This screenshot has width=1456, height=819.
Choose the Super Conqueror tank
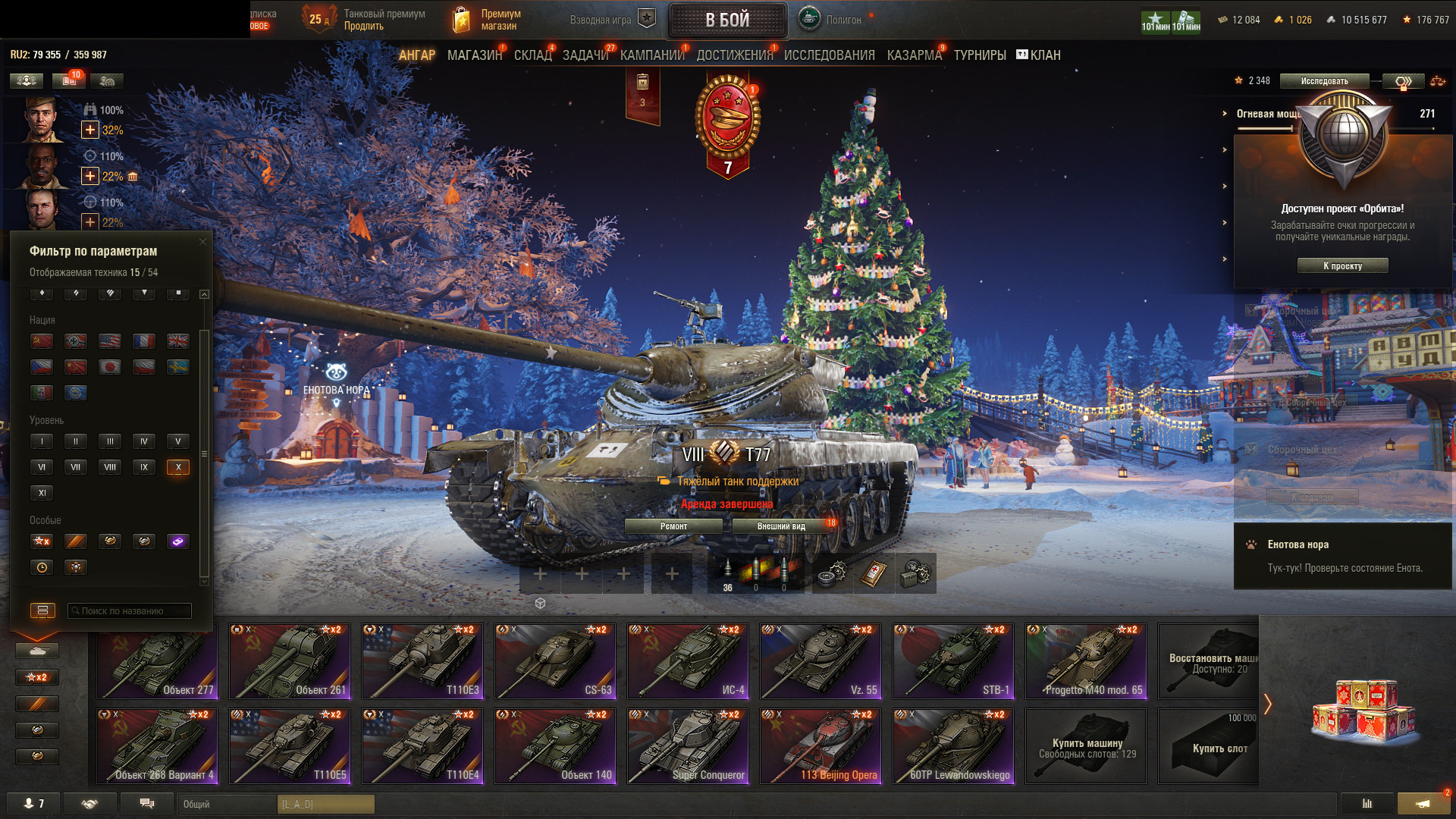pyautogui.click(x=688, y=746)
